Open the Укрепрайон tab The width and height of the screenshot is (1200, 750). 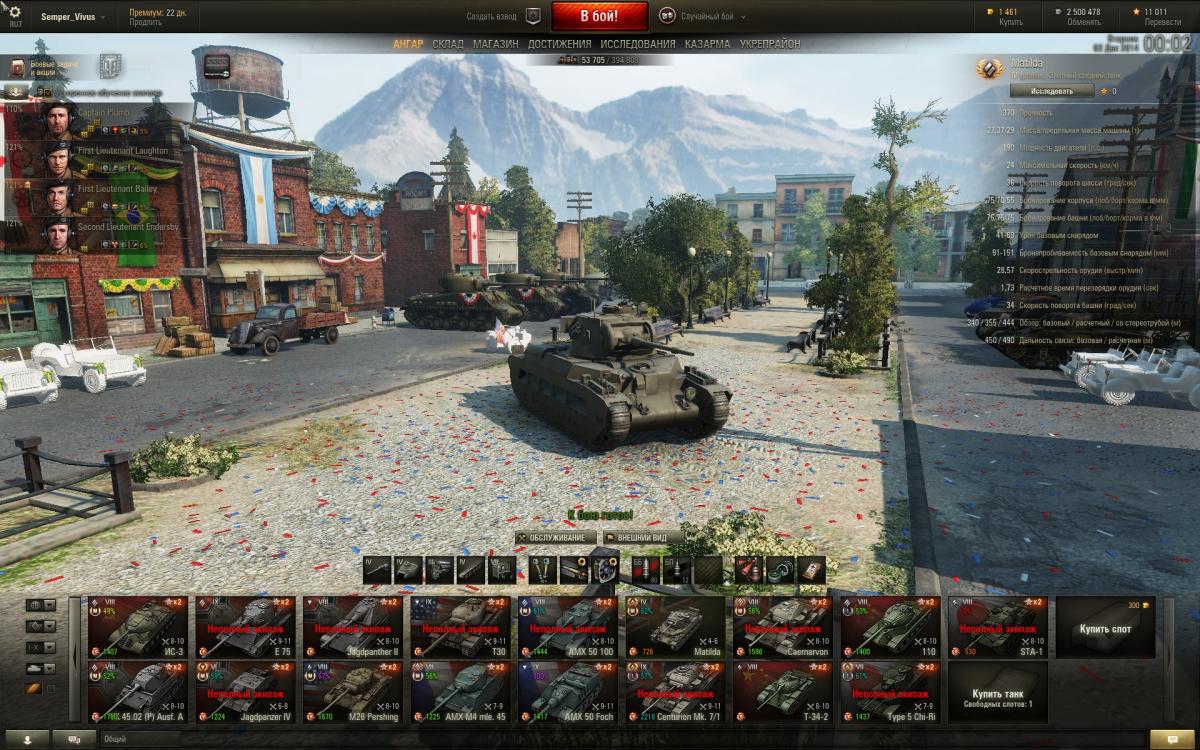coord(770,44)
